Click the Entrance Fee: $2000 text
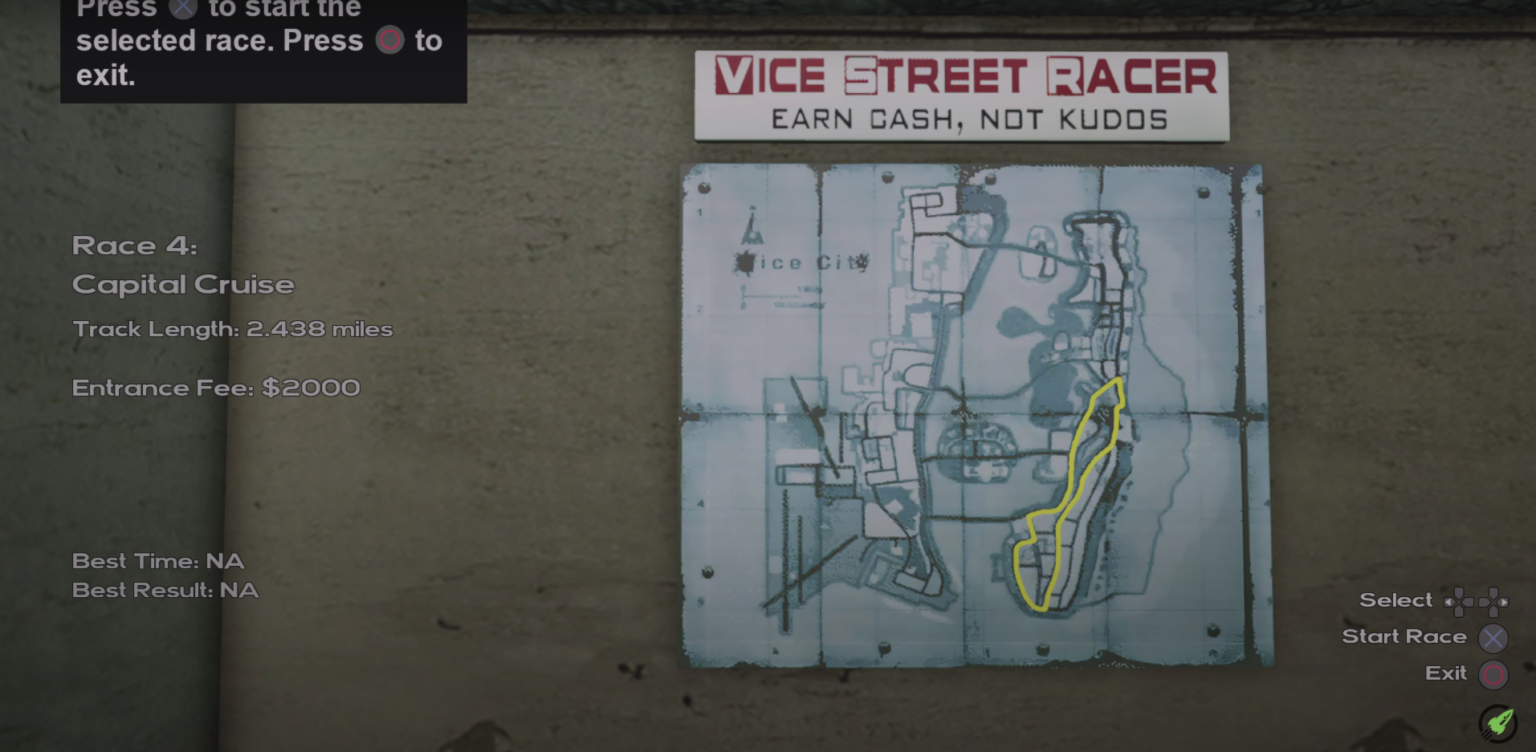 click(216, 388)
